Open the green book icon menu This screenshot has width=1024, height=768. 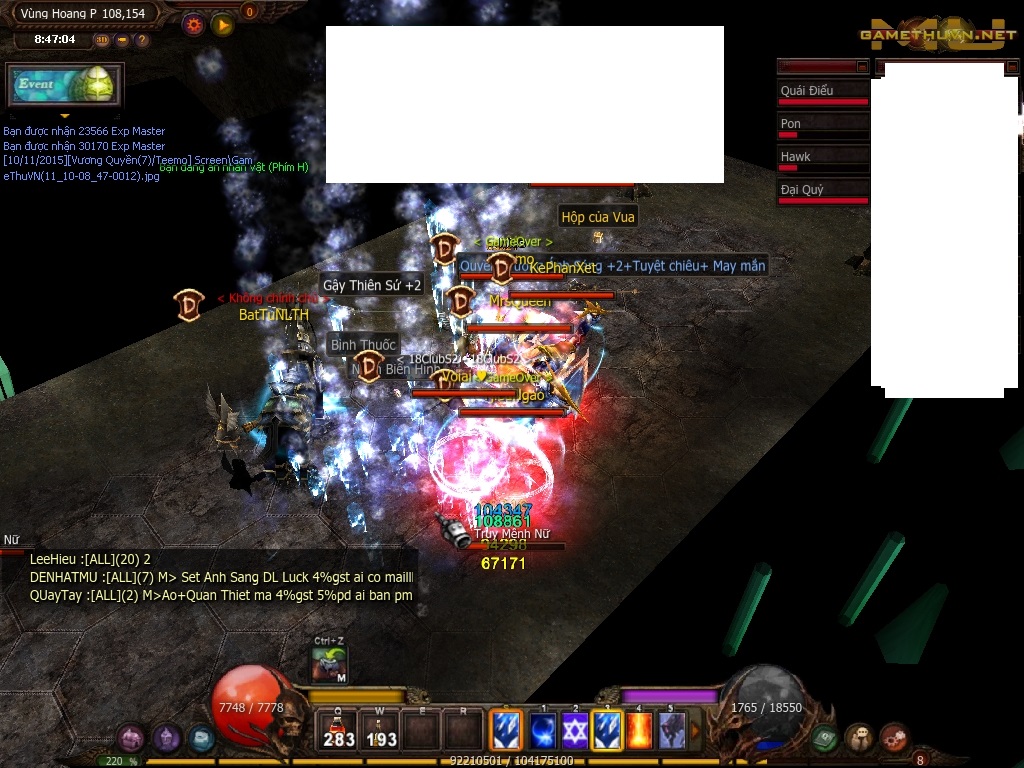(x=824, y=739)
